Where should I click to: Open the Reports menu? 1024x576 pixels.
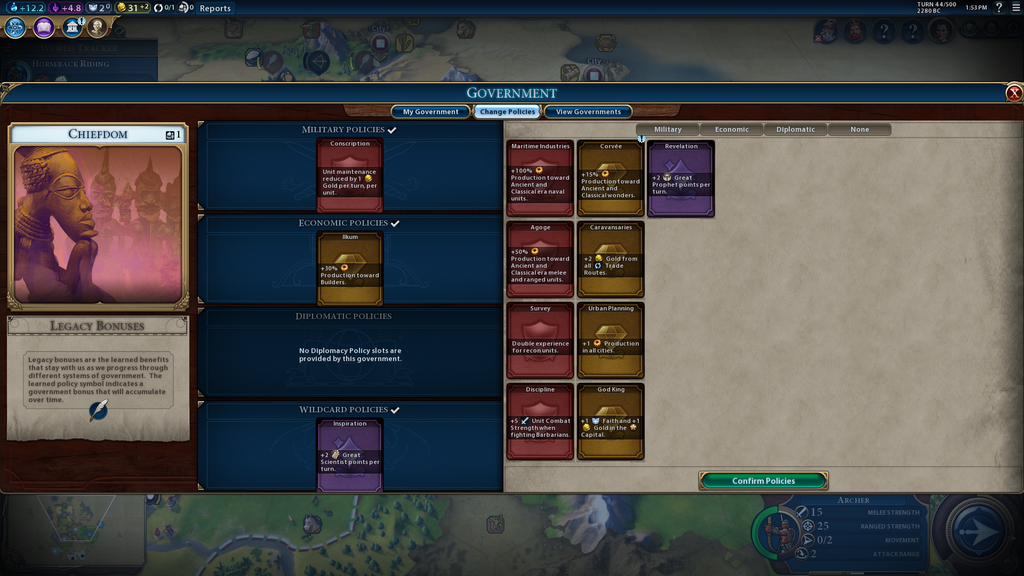[x=215, y=8]
